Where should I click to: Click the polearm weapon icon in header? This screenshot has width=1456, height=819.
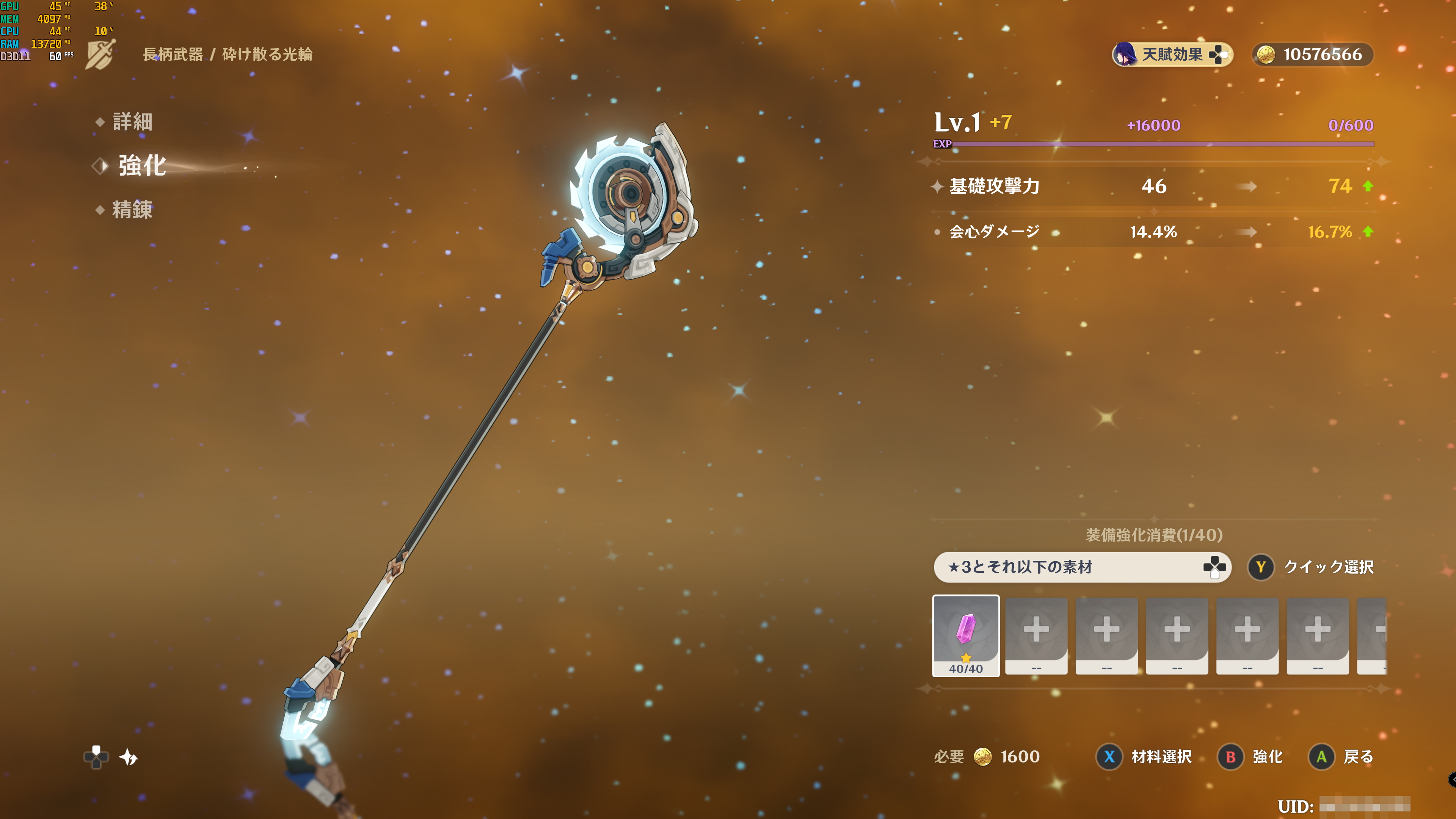[100, 54]
